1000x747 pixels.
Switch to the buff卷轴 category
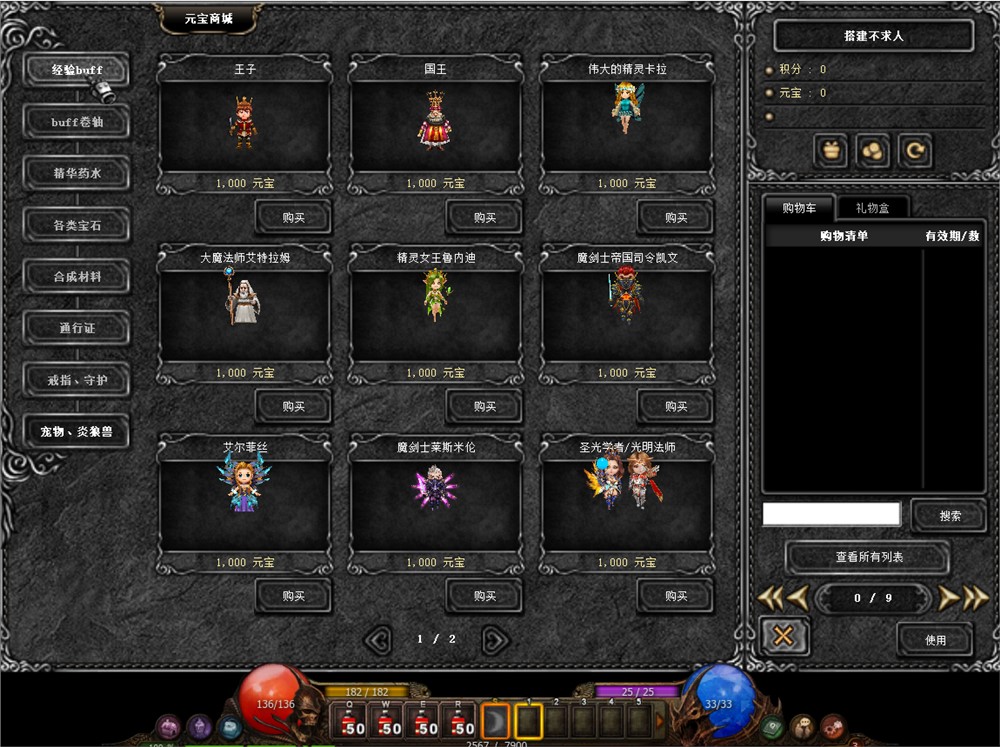pyautogui.click(x=77, y=122)
